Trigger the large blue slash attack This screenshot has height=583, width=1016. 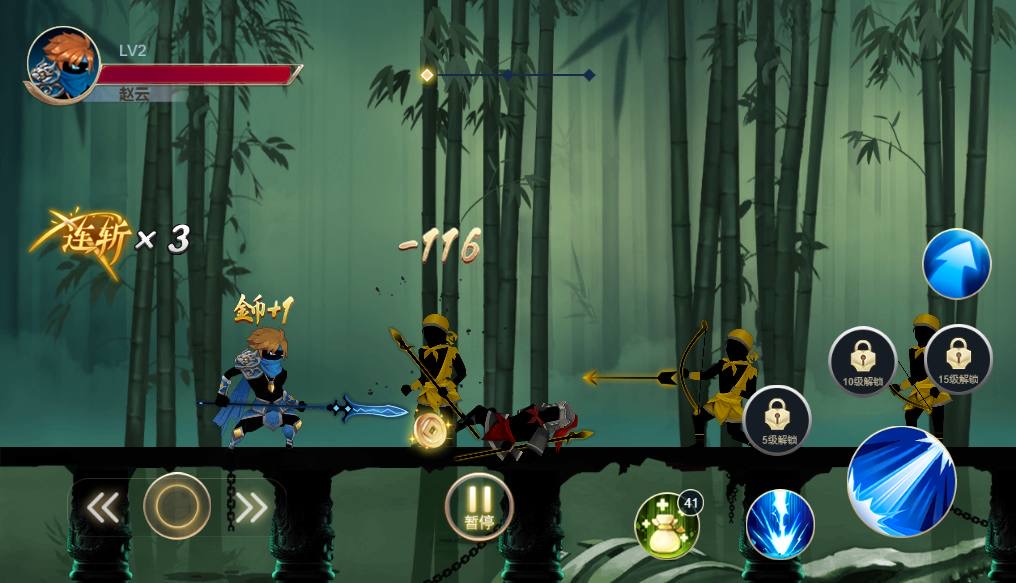pyautogui.click(x=901, y=482)
